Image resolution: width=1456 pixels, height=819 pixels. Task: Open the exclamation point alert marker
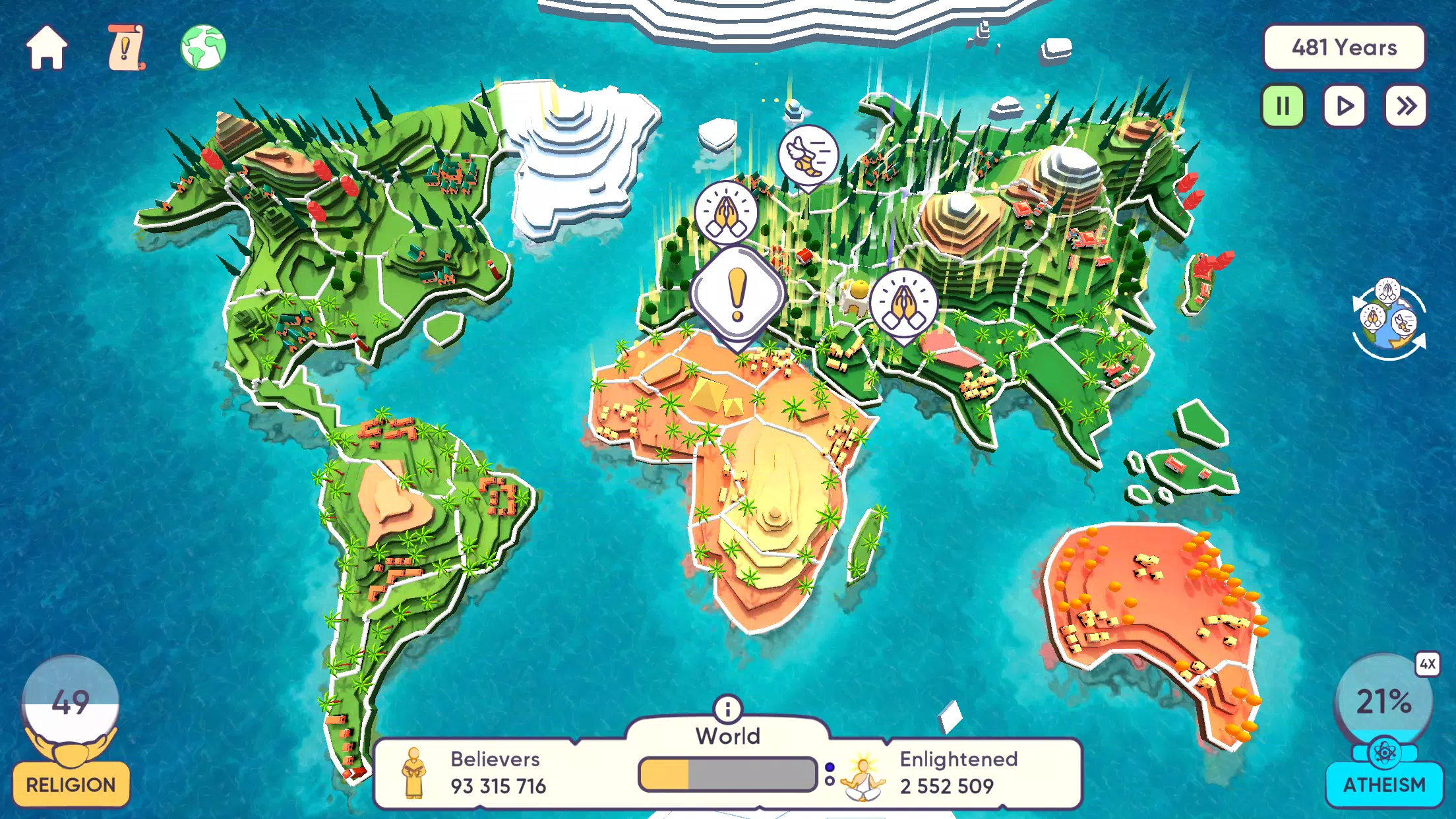[737, 291]
